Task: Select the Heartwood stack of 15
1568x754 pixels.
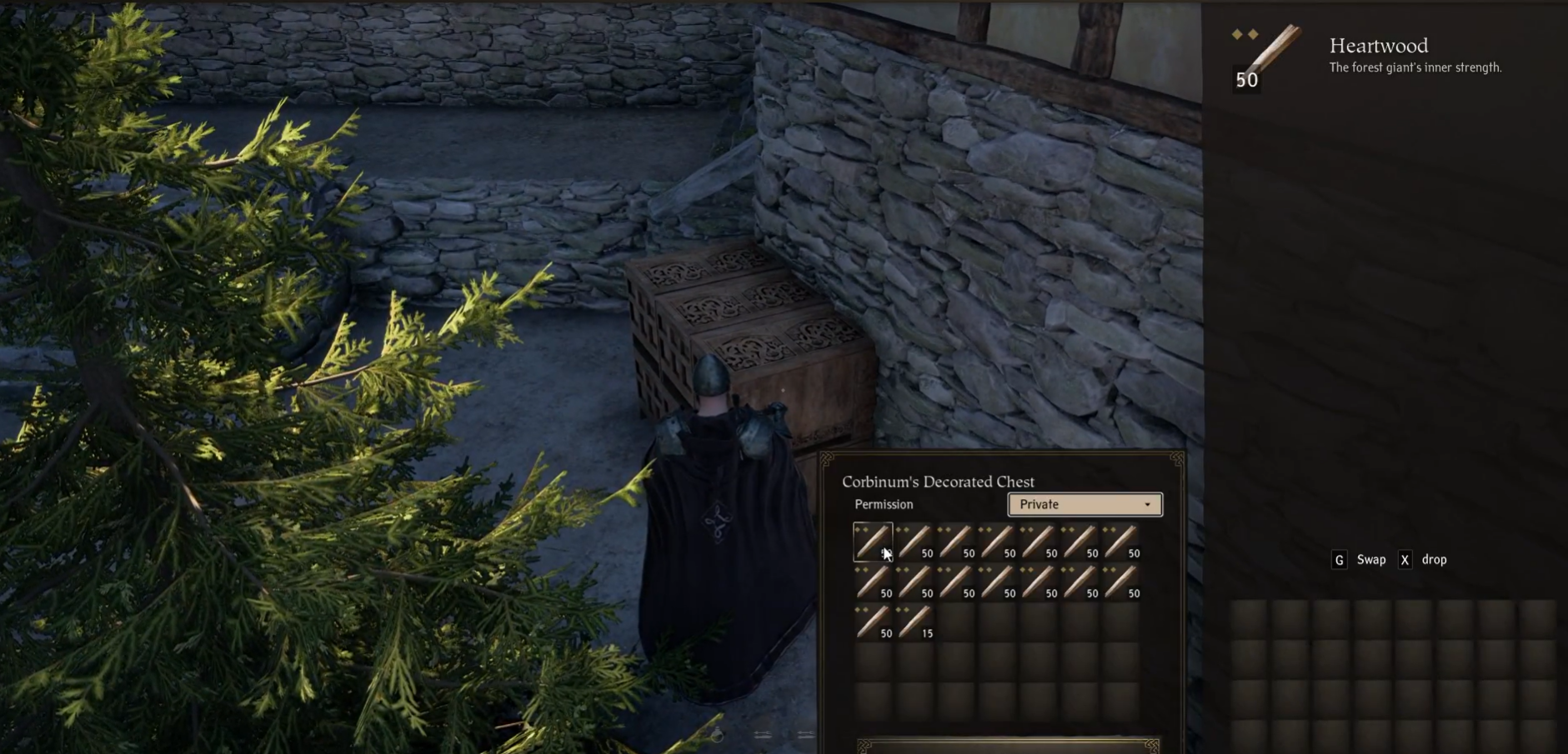Action: pyautogui.click(x=914, y=622)
